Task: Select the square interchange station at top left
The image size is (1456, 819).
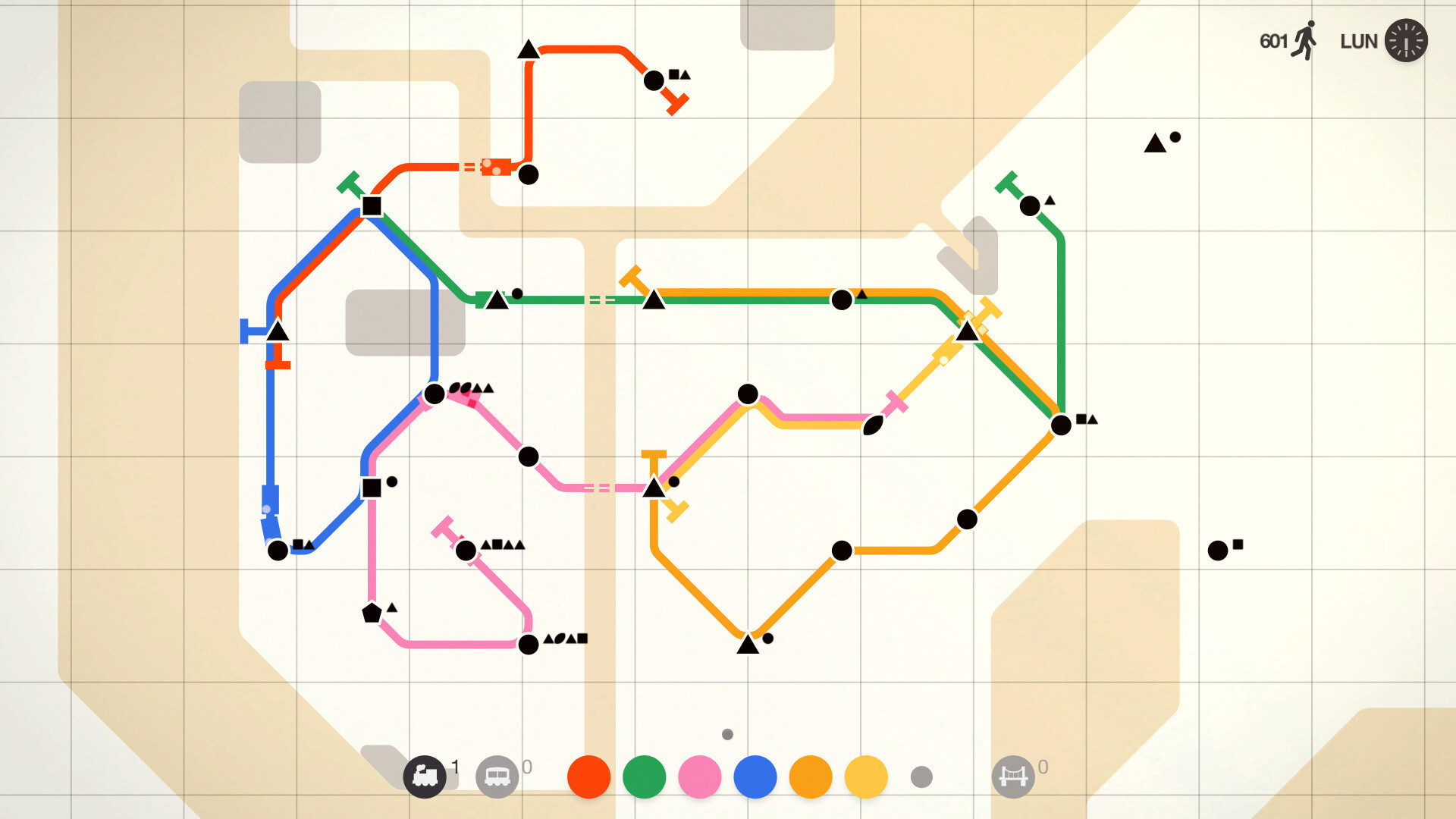Action: [x=371, y=206]
